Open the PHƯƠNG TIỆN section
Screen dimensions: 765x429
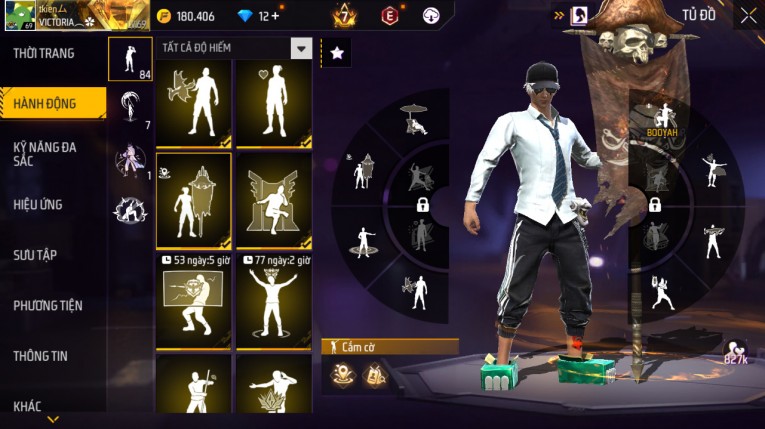(x=48, y=305)
